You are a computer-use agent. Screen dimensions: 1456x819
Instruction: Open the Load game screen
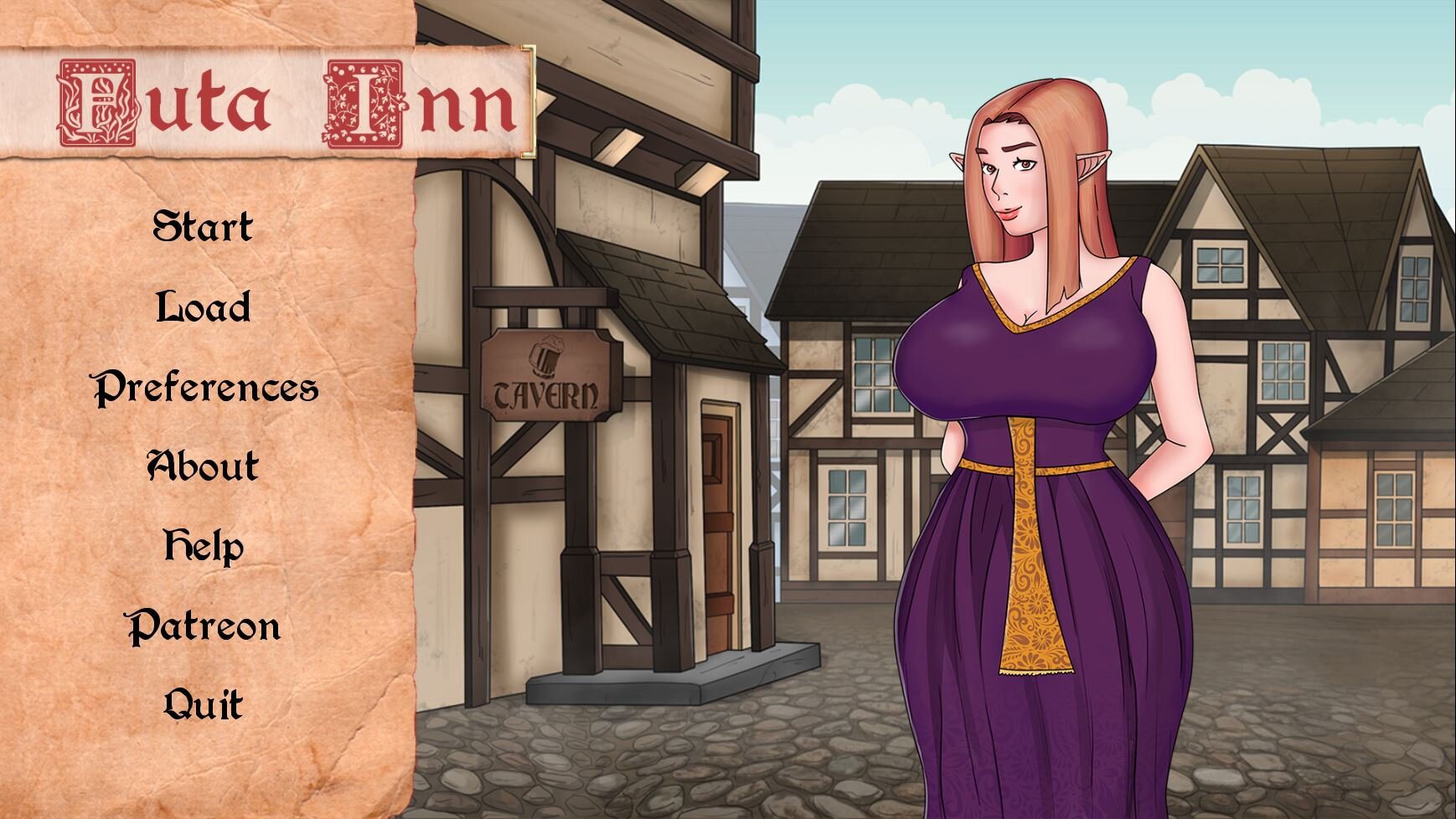tap(201, 306)
